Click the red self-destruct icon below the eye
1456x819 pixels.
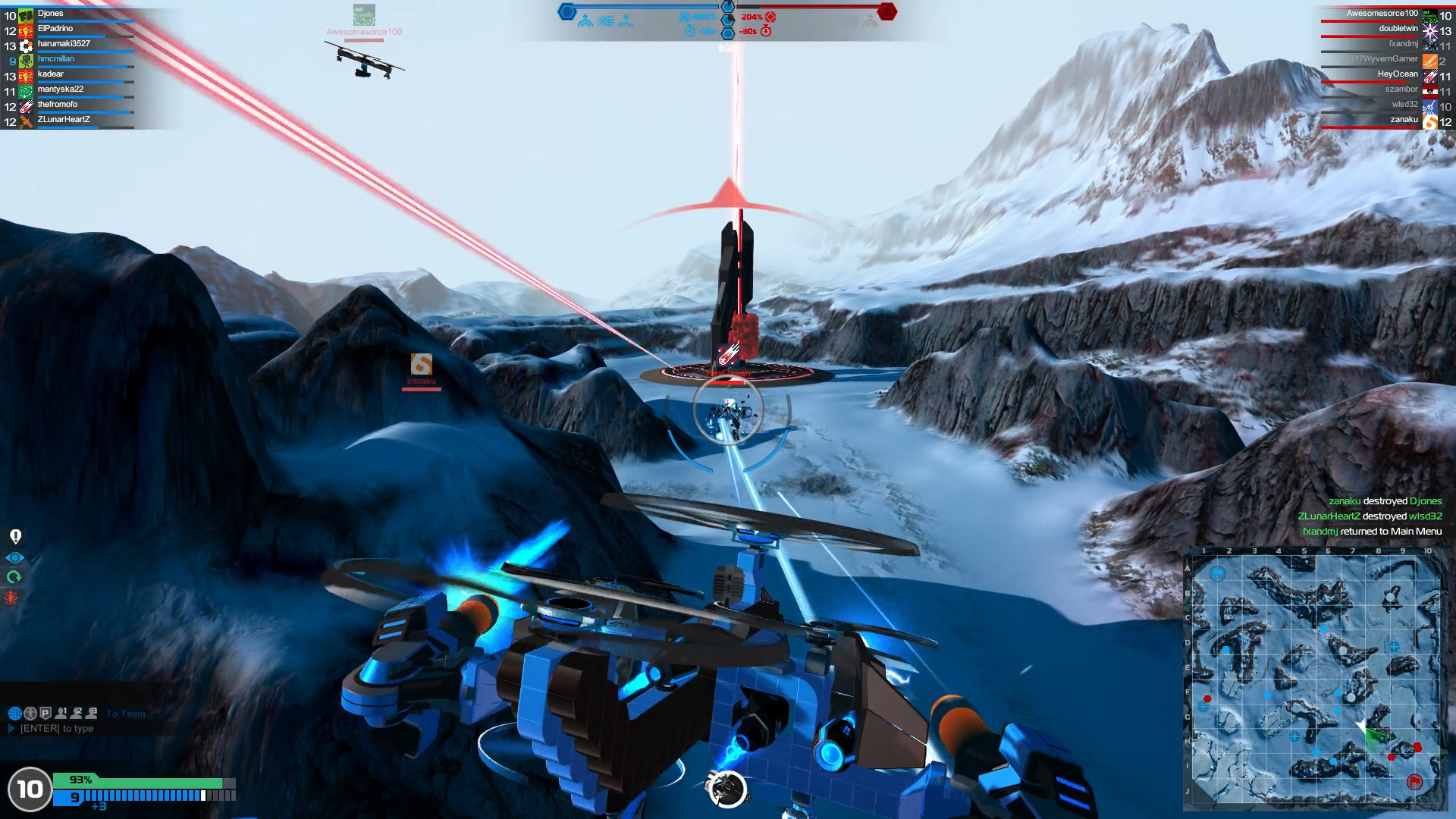point(11,598)
